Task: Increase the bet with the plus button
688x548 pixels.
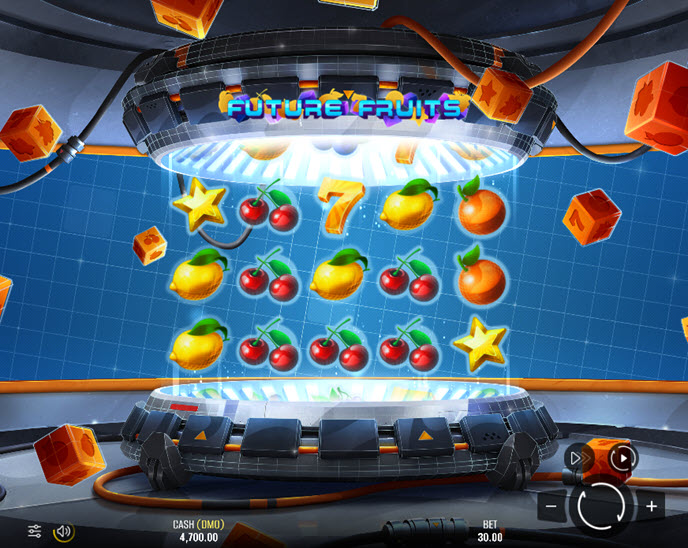Action: [651, 506]
